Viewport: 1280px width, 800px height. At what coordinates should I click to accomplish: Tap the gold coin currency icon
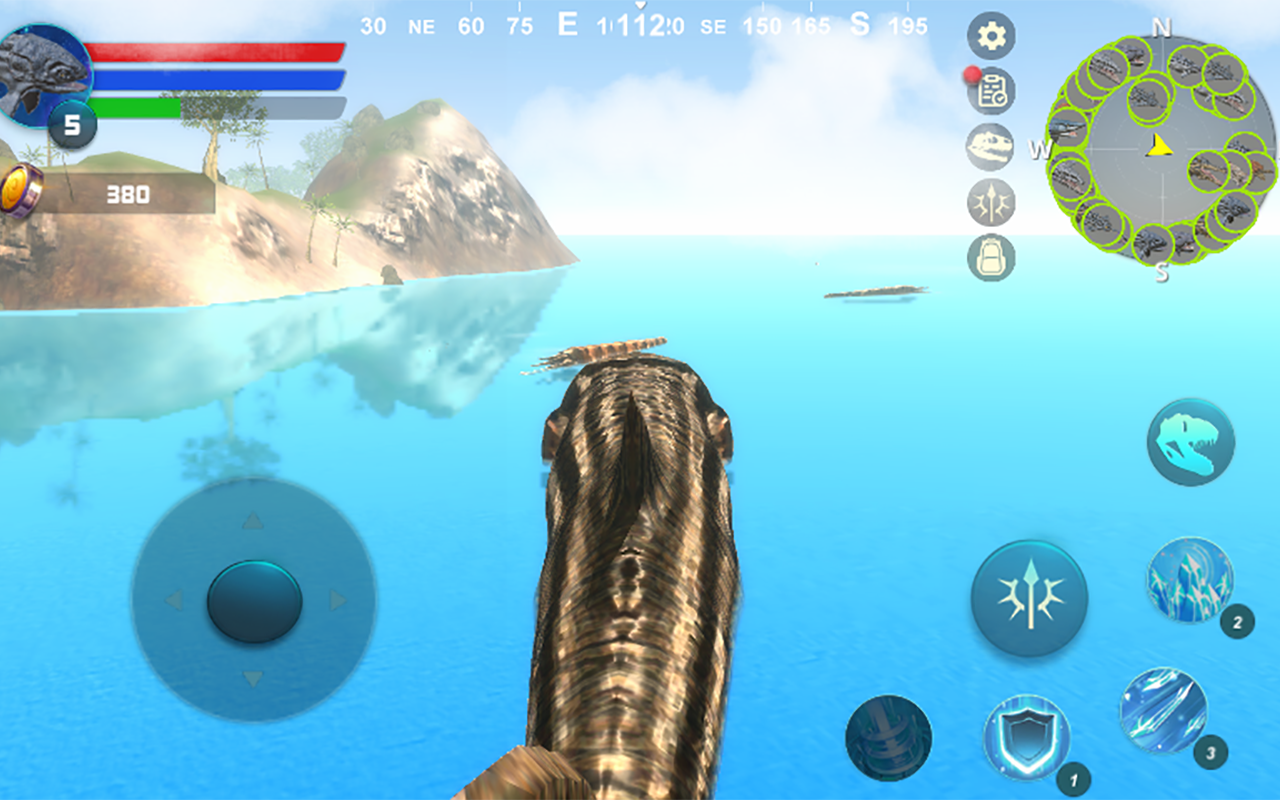pos(20,190)
